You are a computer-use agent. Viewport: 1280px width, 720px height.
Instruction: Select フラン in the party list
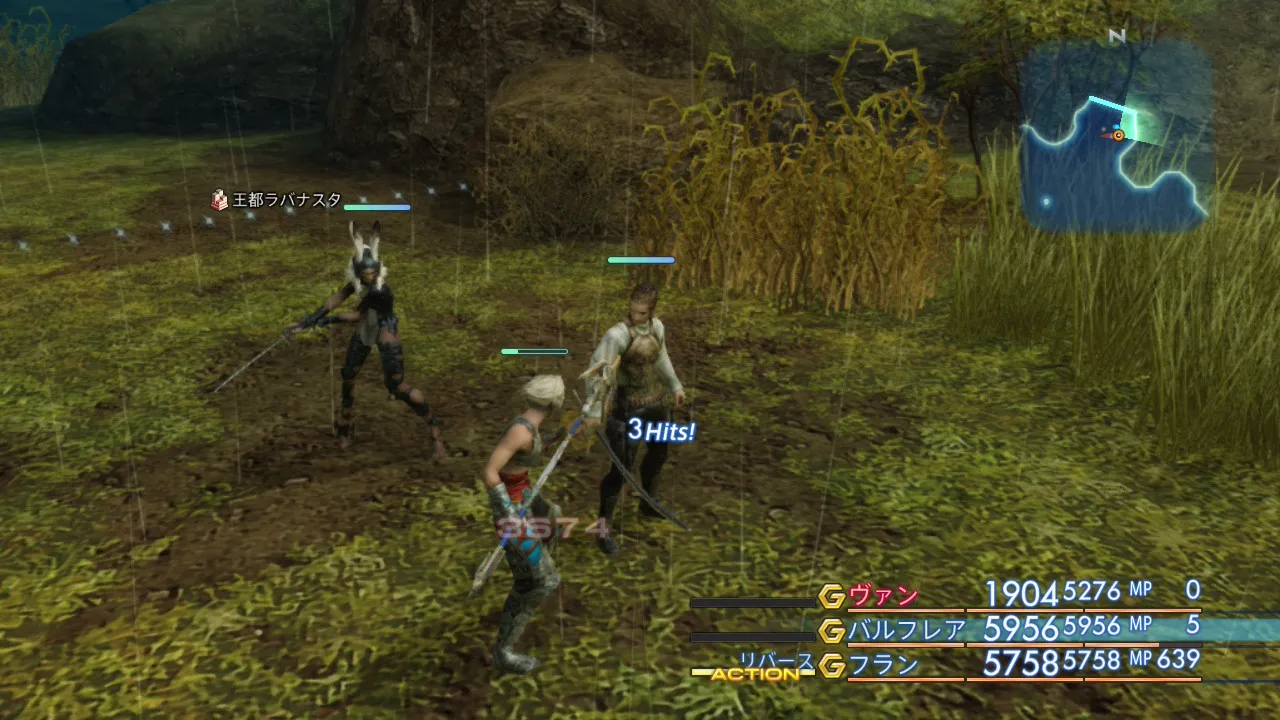pos(883,665)
